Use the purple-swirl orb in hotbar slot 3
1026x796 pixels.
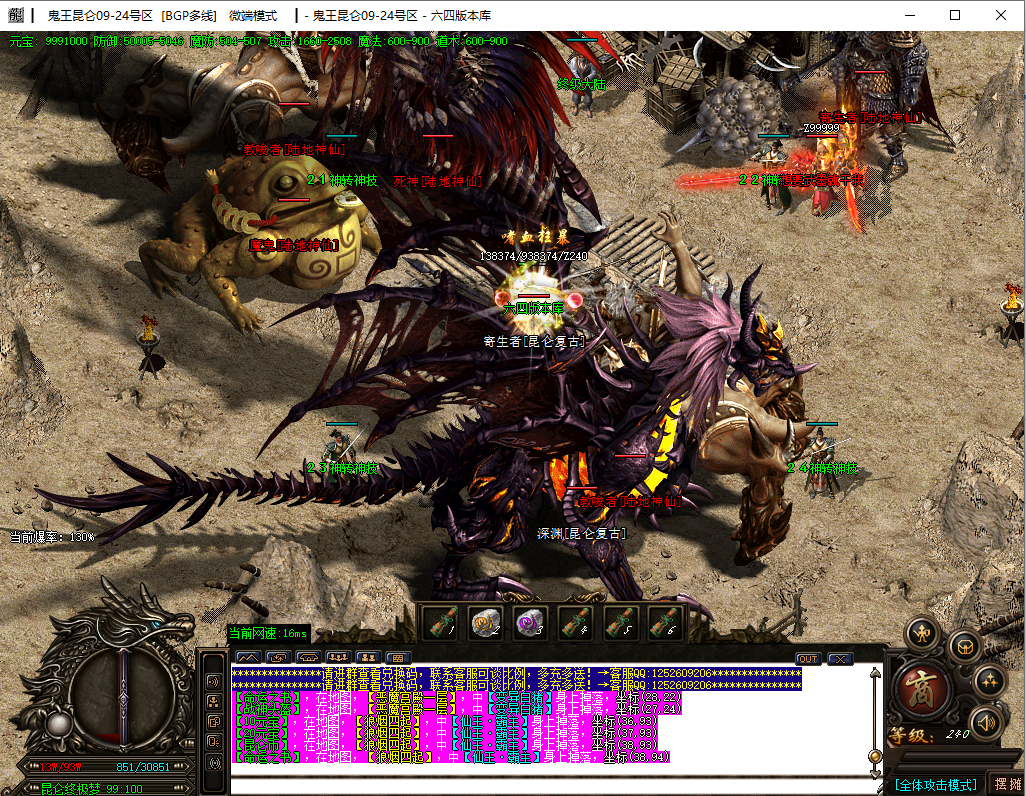pyautogui.click(x=529, y=623)
